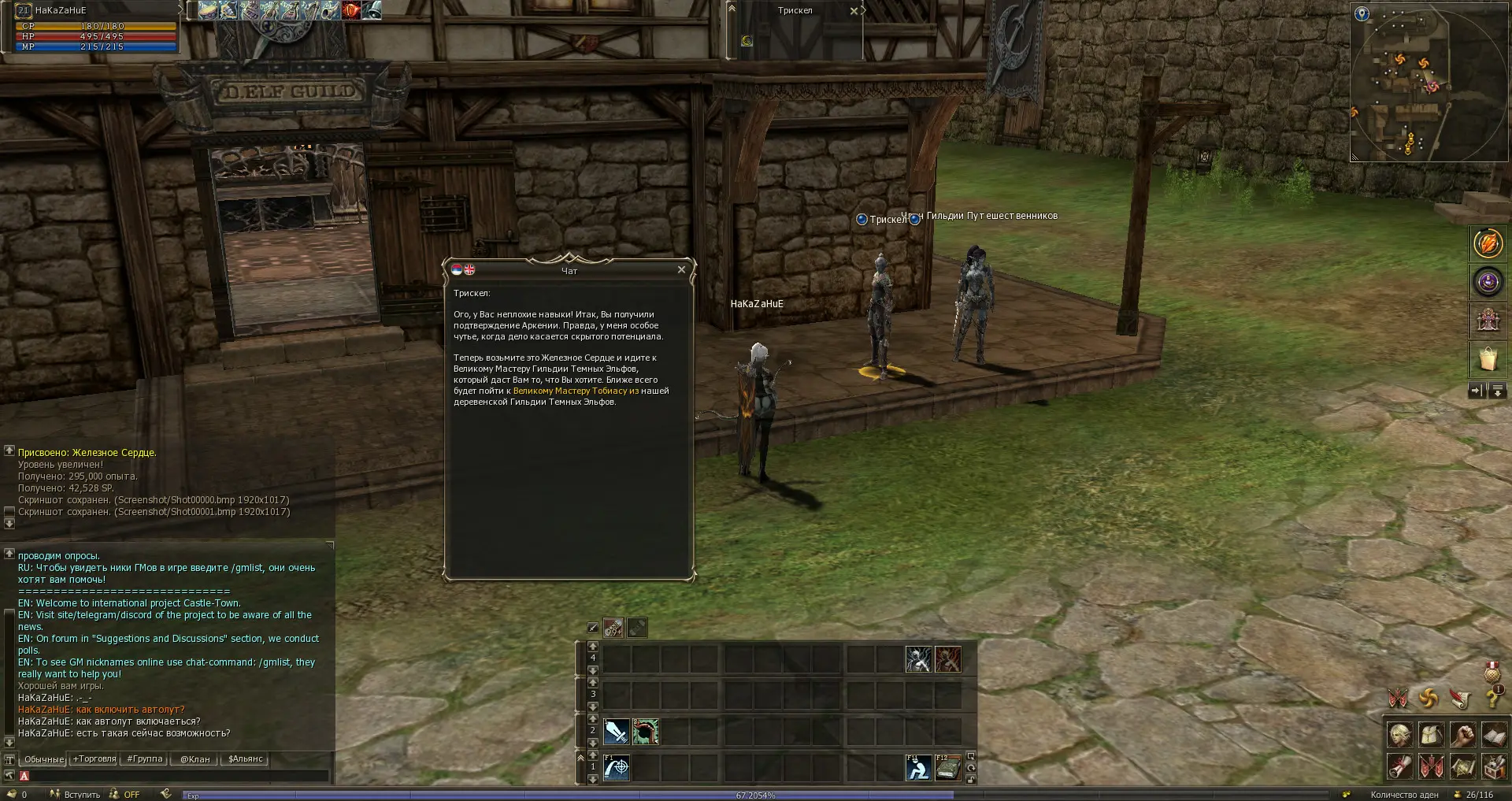Image resolution: width=1512 pixels, height=801 pixels.
Task: Open the fist actions menu icon
Action: pos(1462,736)
